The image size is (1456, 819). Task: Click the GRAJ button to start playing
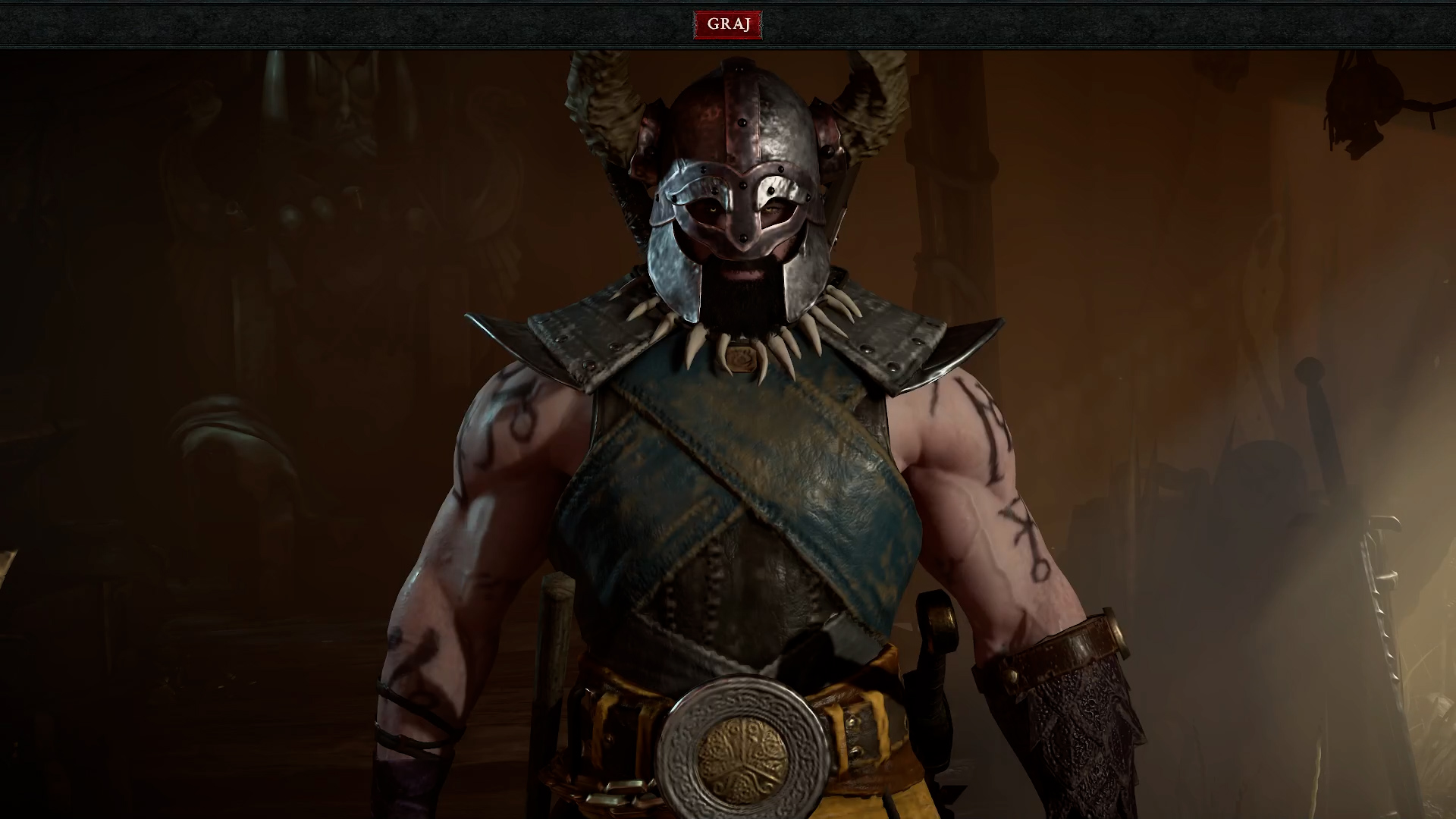tap(726, 24)
